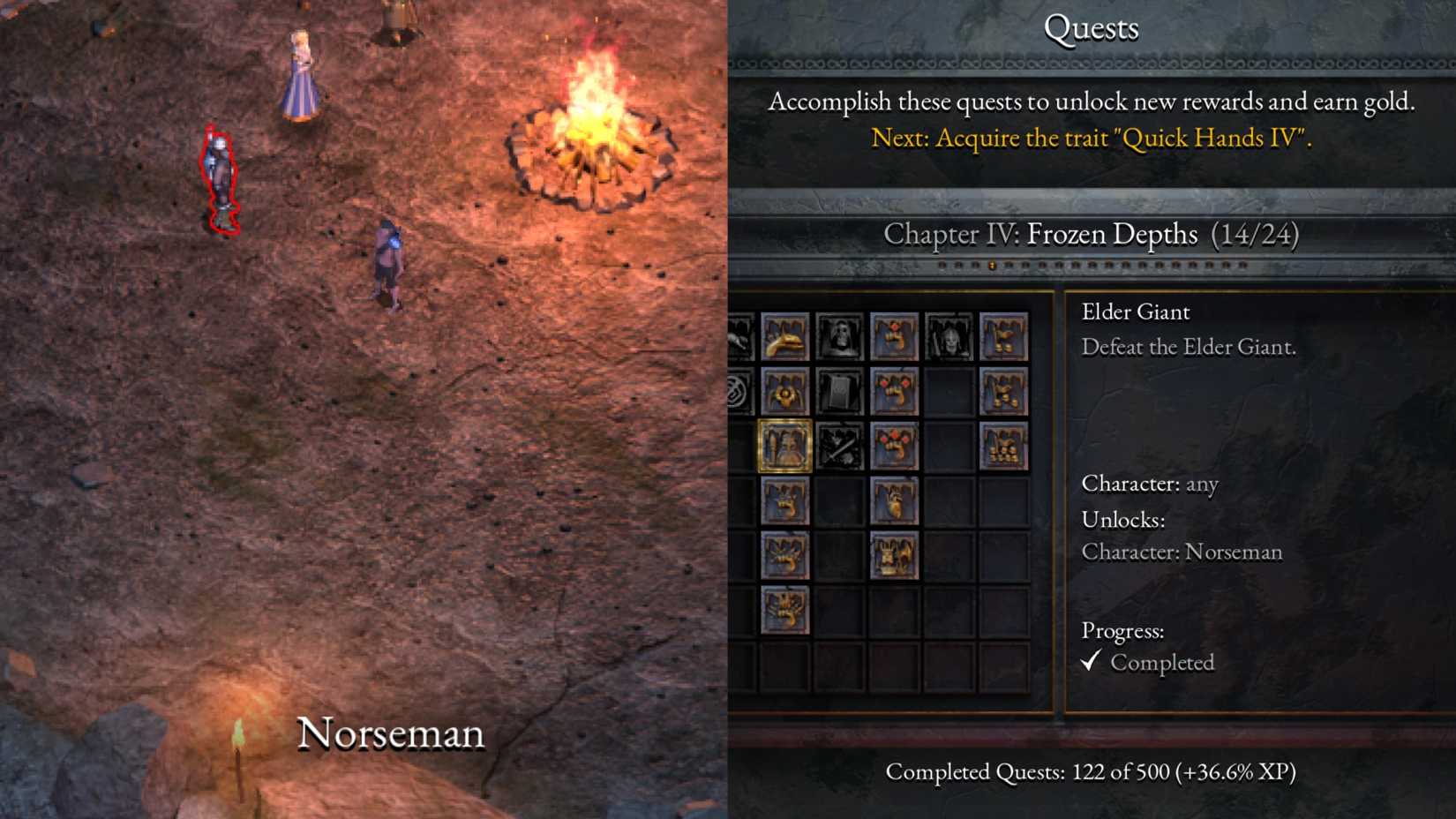Select the claw icon with one red gem
This screenshot has width=1456, height=819.
(896, 339)
